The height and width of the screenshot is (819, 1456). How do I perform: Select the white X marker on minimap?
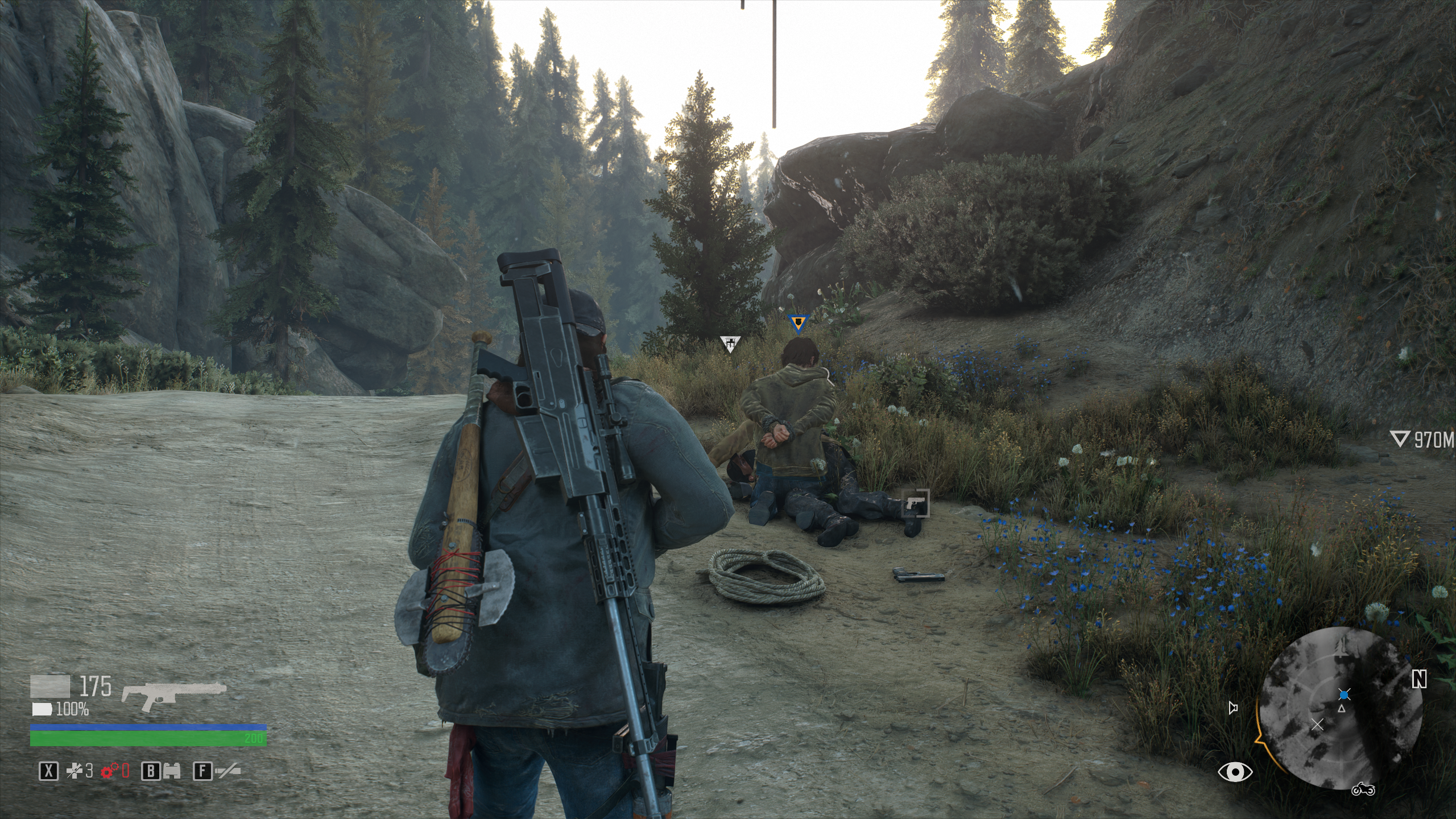pyautogui.click(x=1317, y=724)
